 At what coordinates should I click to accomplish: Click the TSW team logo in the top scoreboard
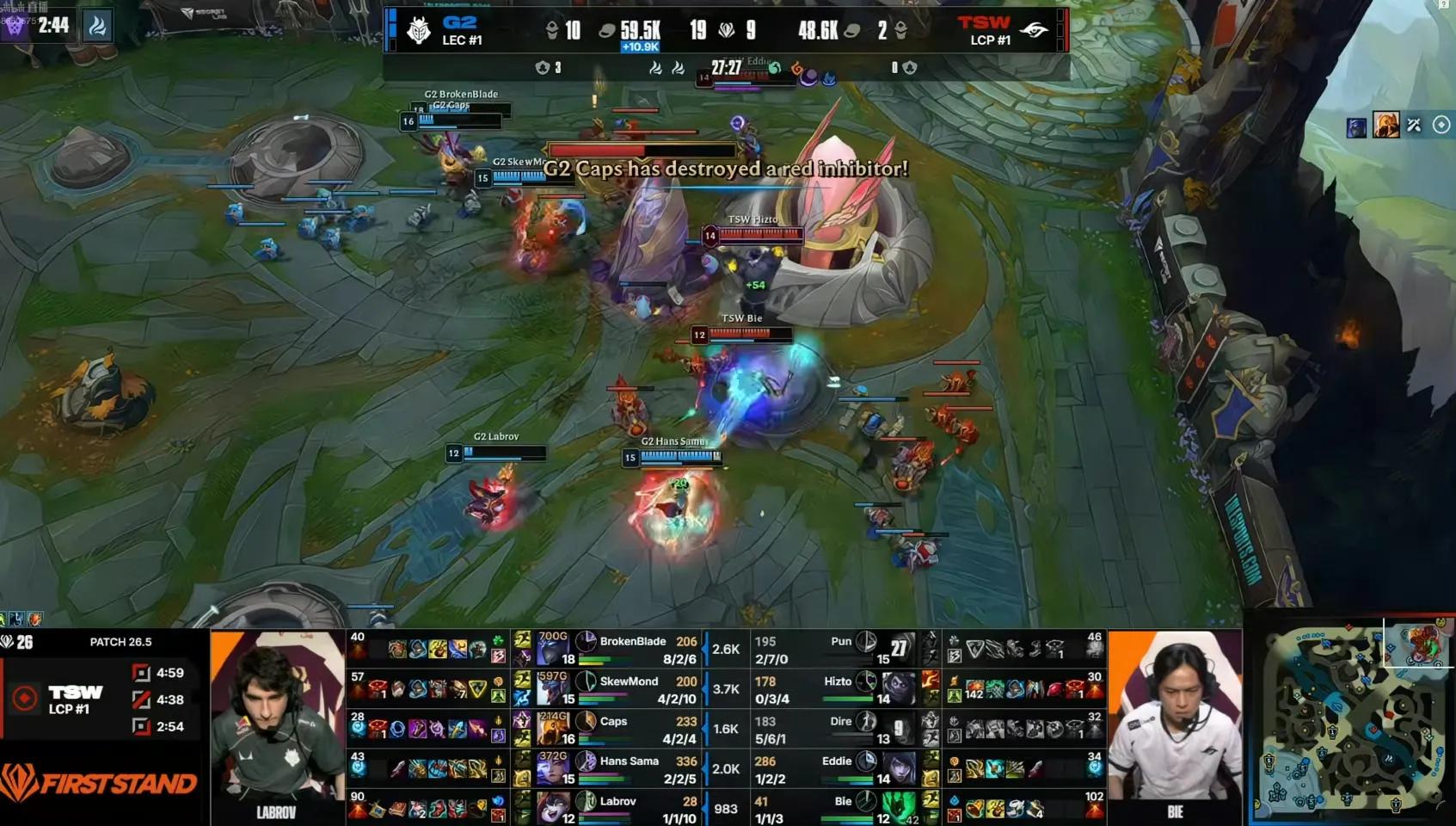tap(1034, 31)
